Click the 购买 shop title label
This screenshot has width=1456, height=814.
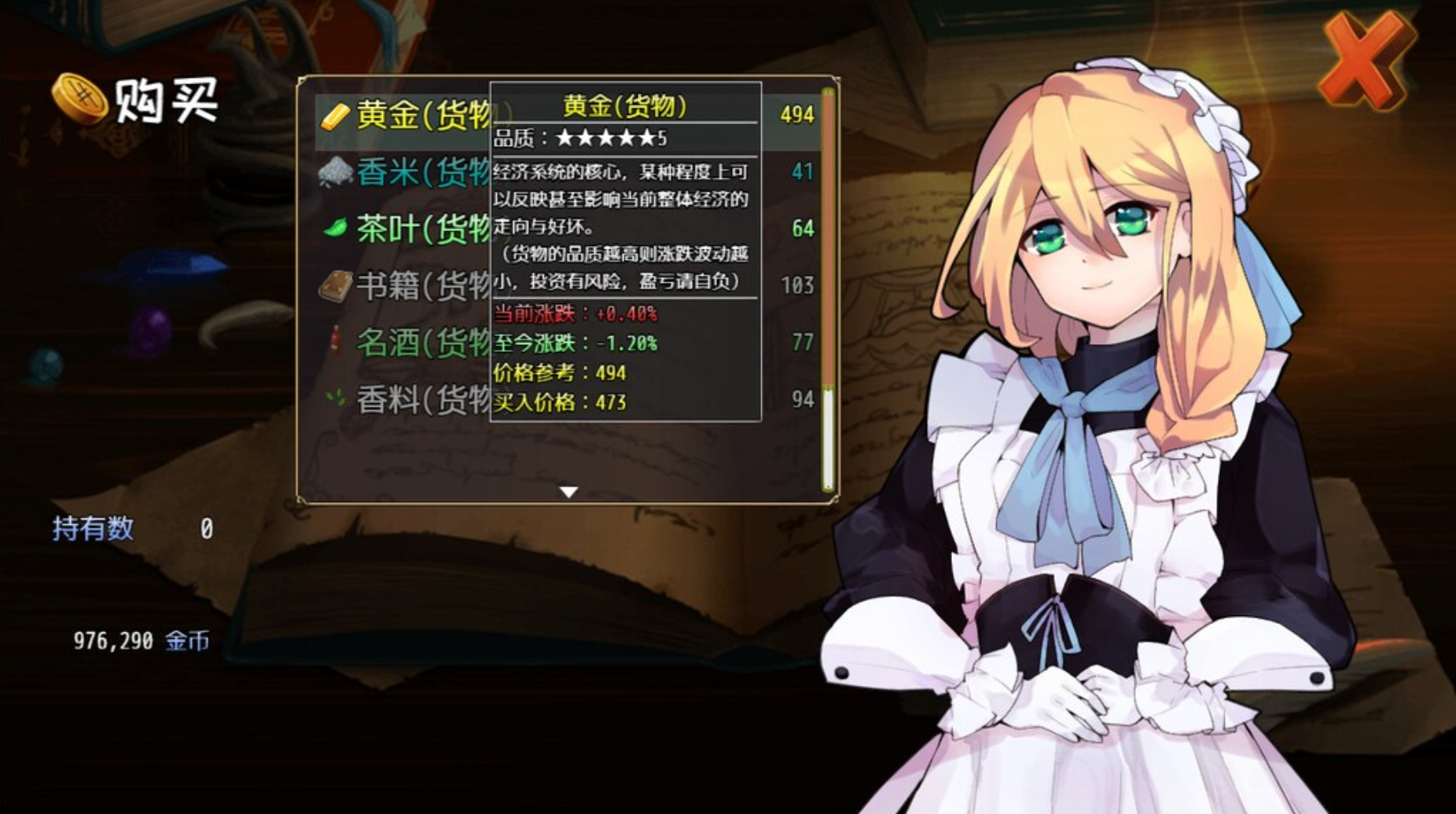[x=164, y=98]
